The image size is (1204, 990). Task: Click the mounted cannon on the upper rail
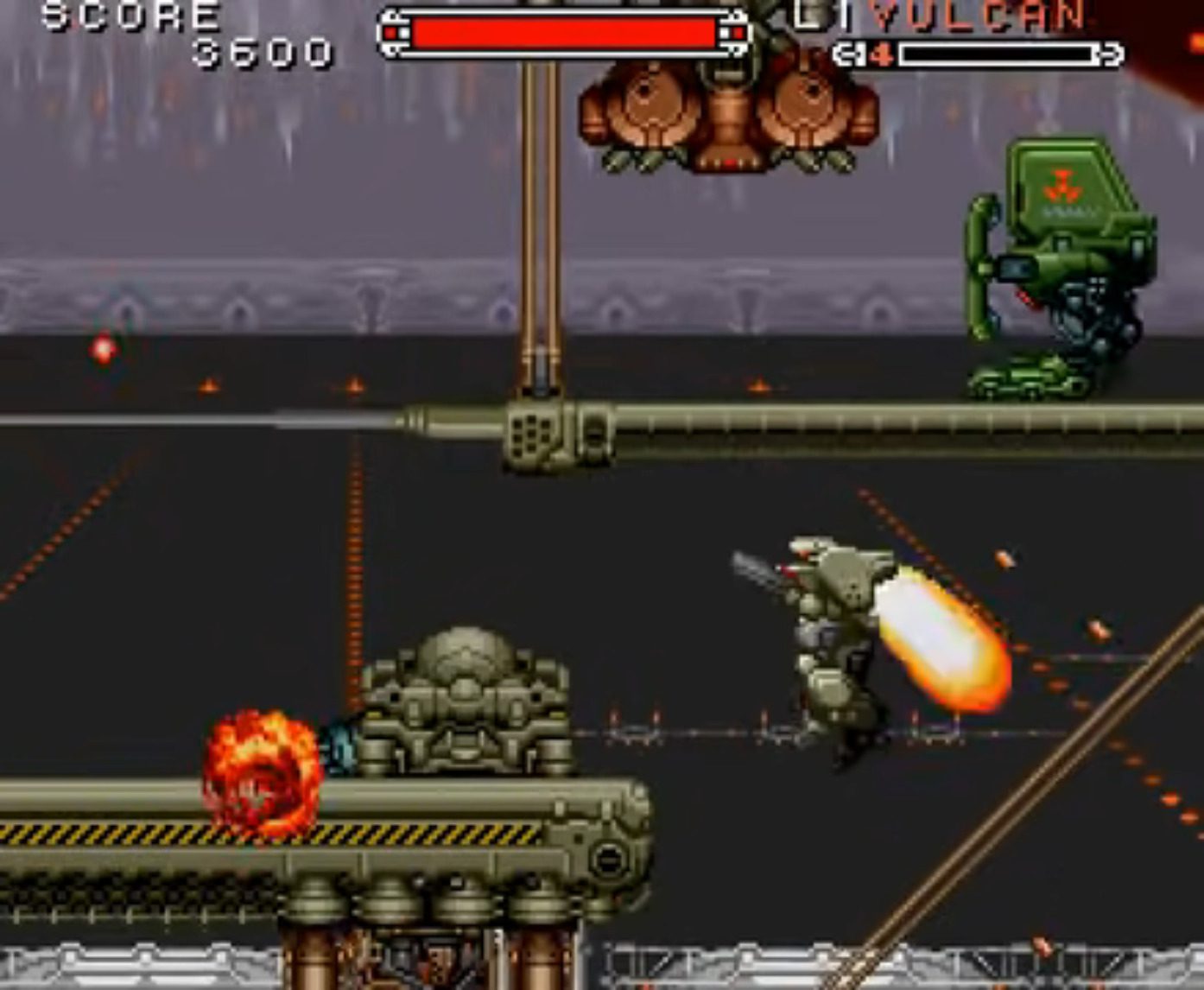tap(544, 432)
